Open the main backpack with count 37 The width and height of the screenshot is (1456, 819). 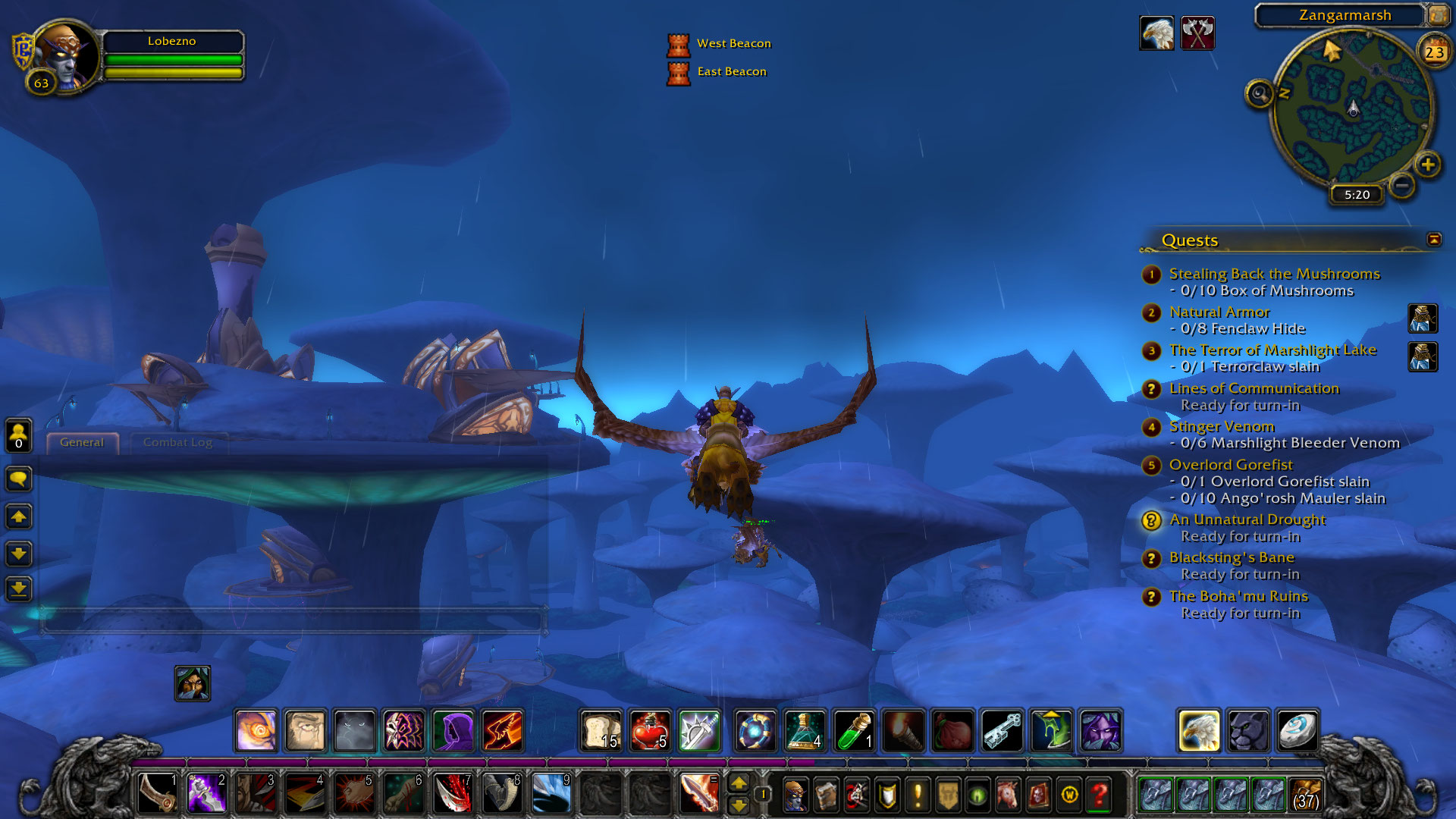(x=1306, y=795)
